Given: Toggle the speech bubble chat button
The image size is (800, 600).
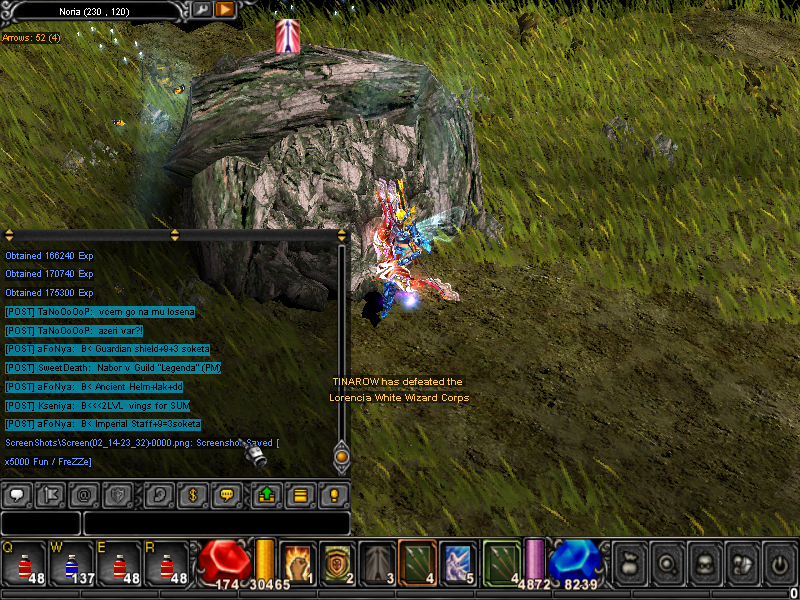Looking at the screenshot, I should (x=17, y=494).
